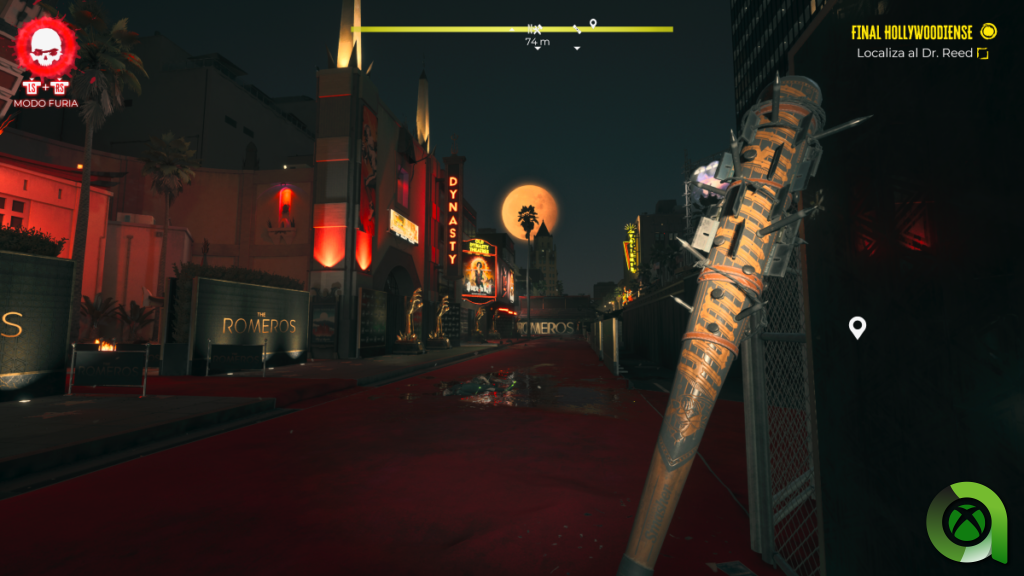Select the Final Hollywoodiense quest title
The height and width of the screenshot is (576, 1024).
914,32
